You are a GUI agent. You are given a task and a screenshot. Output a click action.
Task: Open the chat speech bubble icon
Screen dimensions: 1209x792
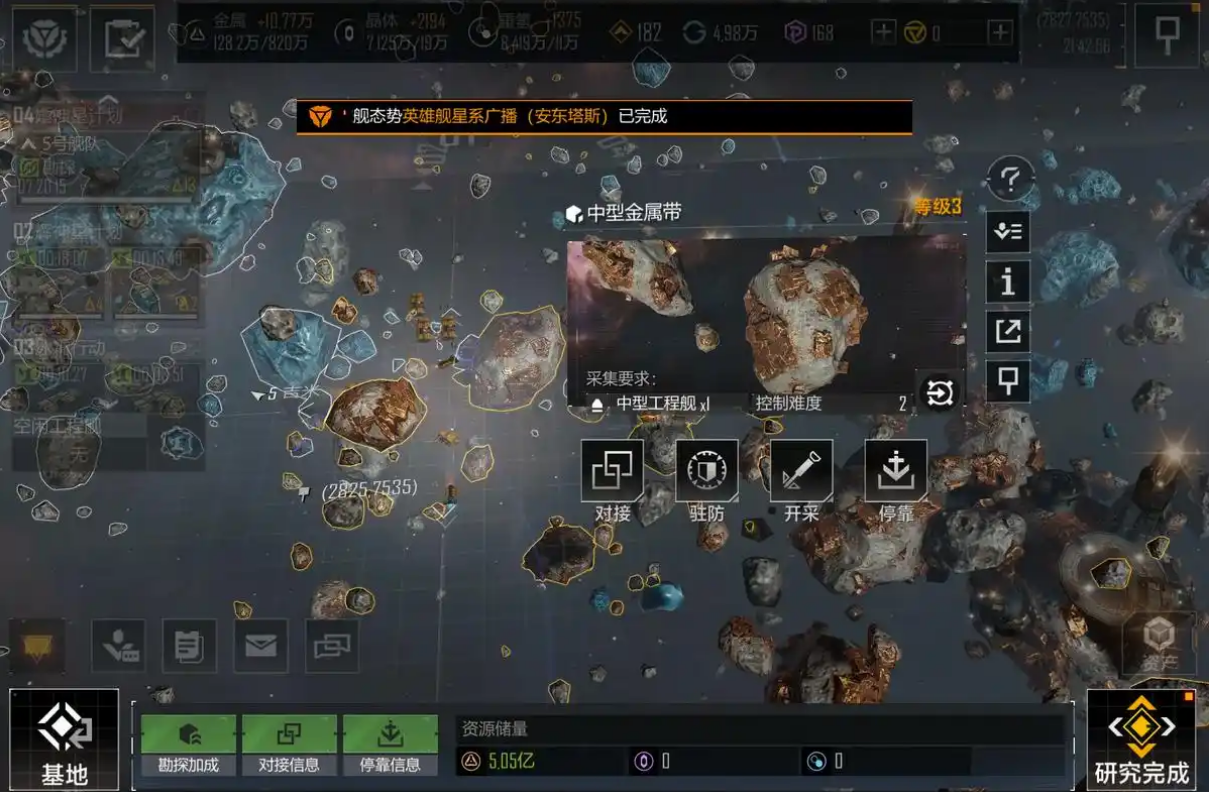click(38, 646)
